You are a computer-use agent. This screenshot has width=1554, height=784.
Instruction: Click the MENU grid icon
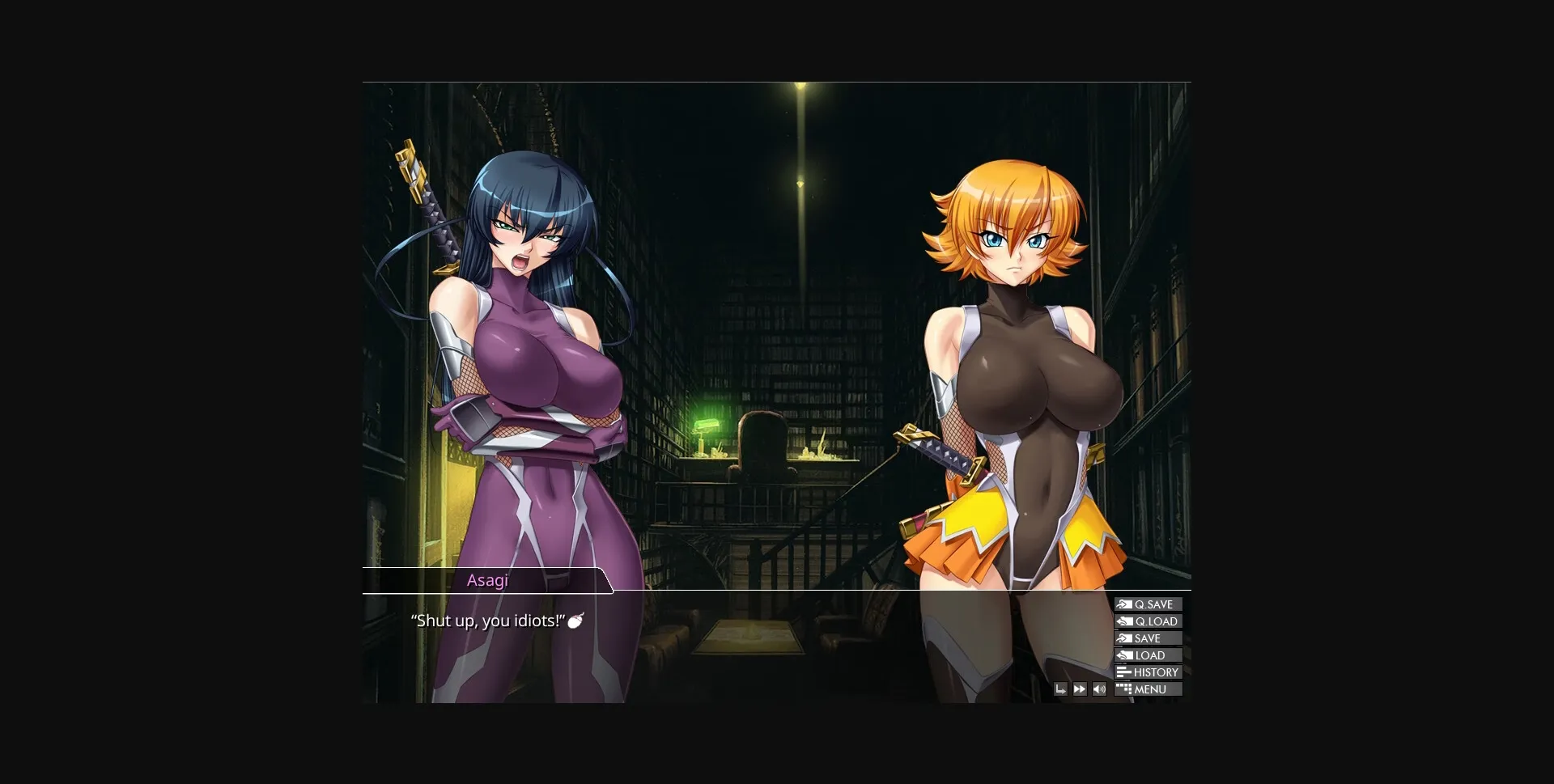click(x=1124, y=689)
